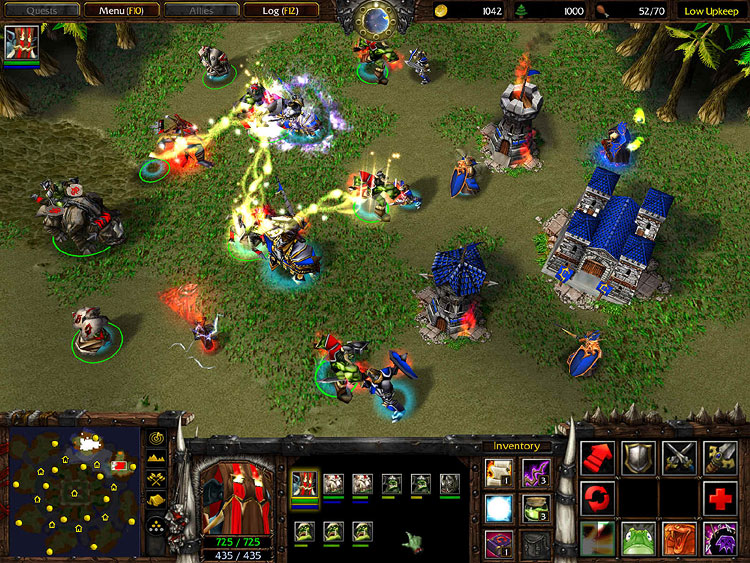Open hero abilities via the red cross

720,498
